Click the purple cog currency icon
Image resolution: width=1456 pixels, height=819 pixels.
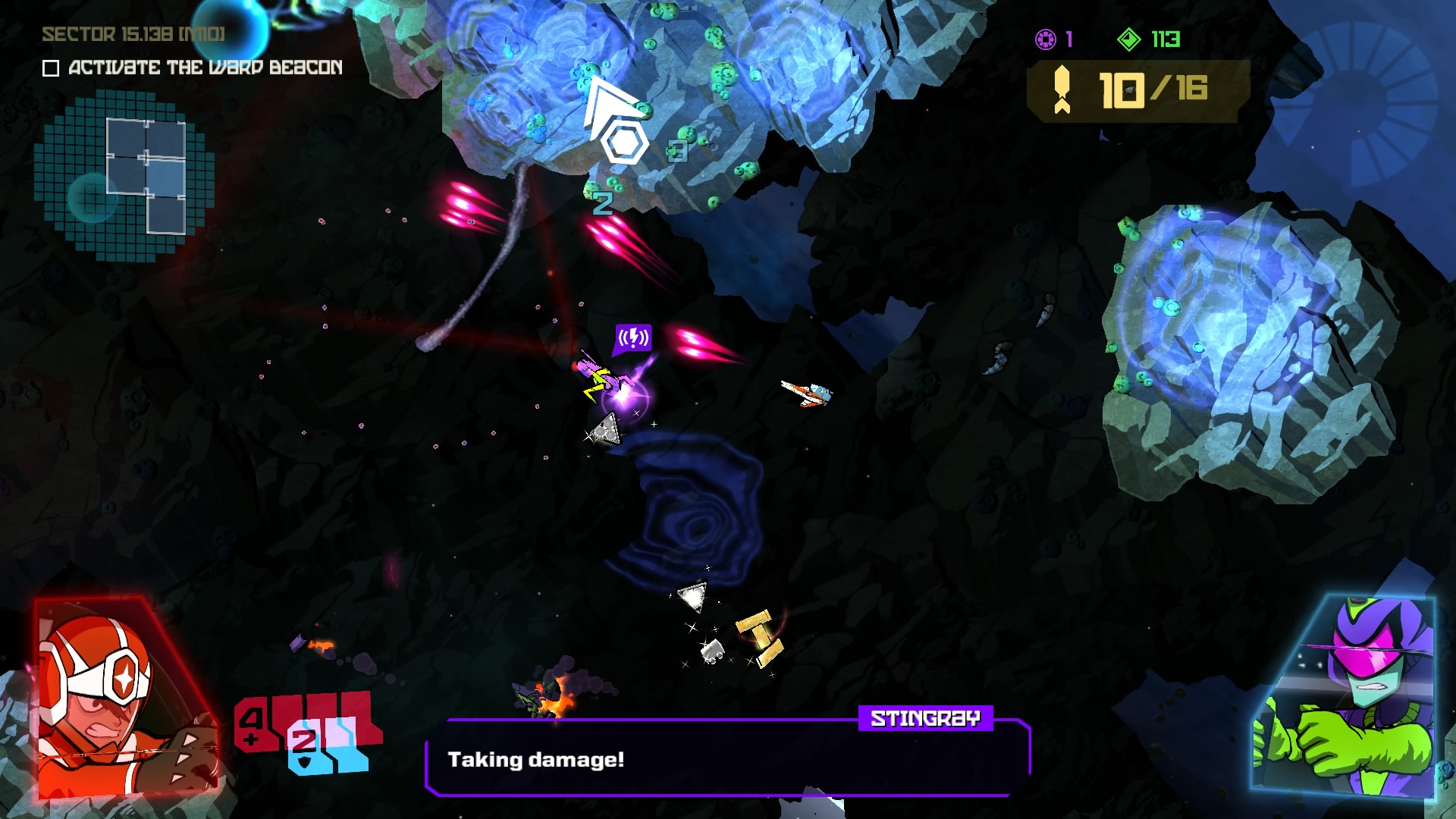coord(1046,39)
